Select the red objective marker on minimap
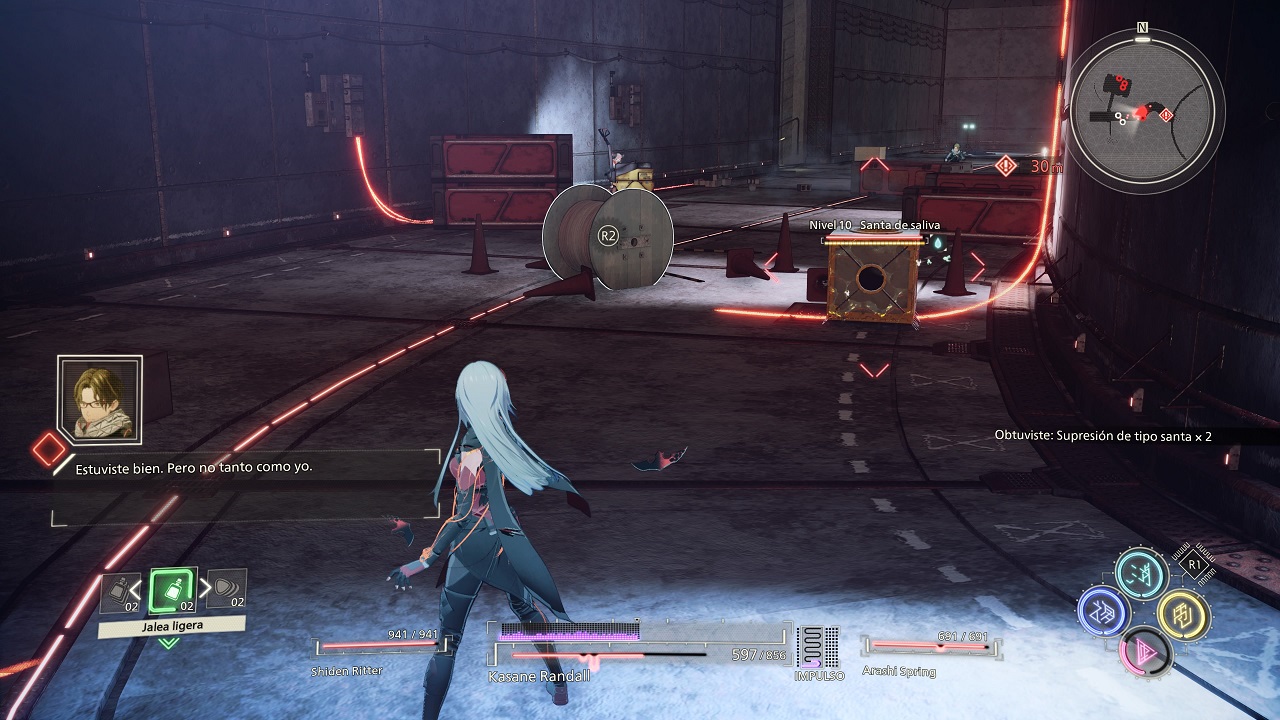This screenshot has width=1280, height=720. click(1166, 116)
